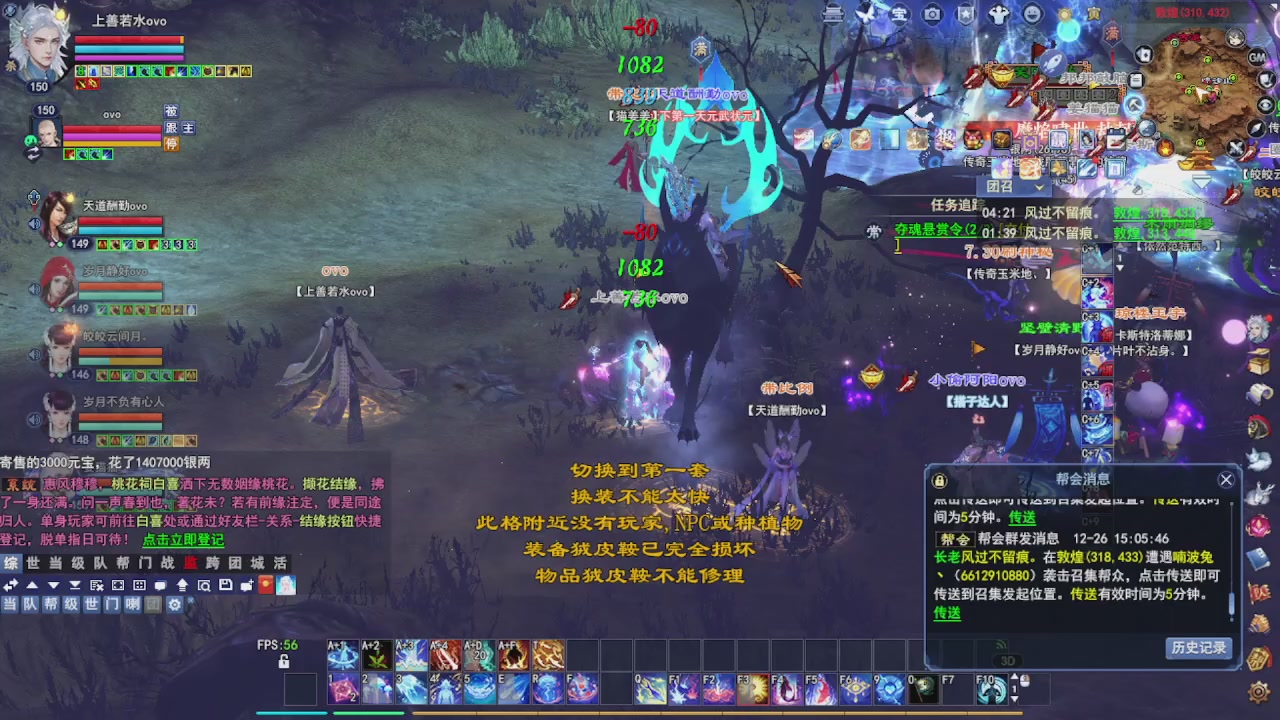Click the 传送 teleport link in guild message
Image resolution: width=1280 pixels, height=720 pixels.
946,613
